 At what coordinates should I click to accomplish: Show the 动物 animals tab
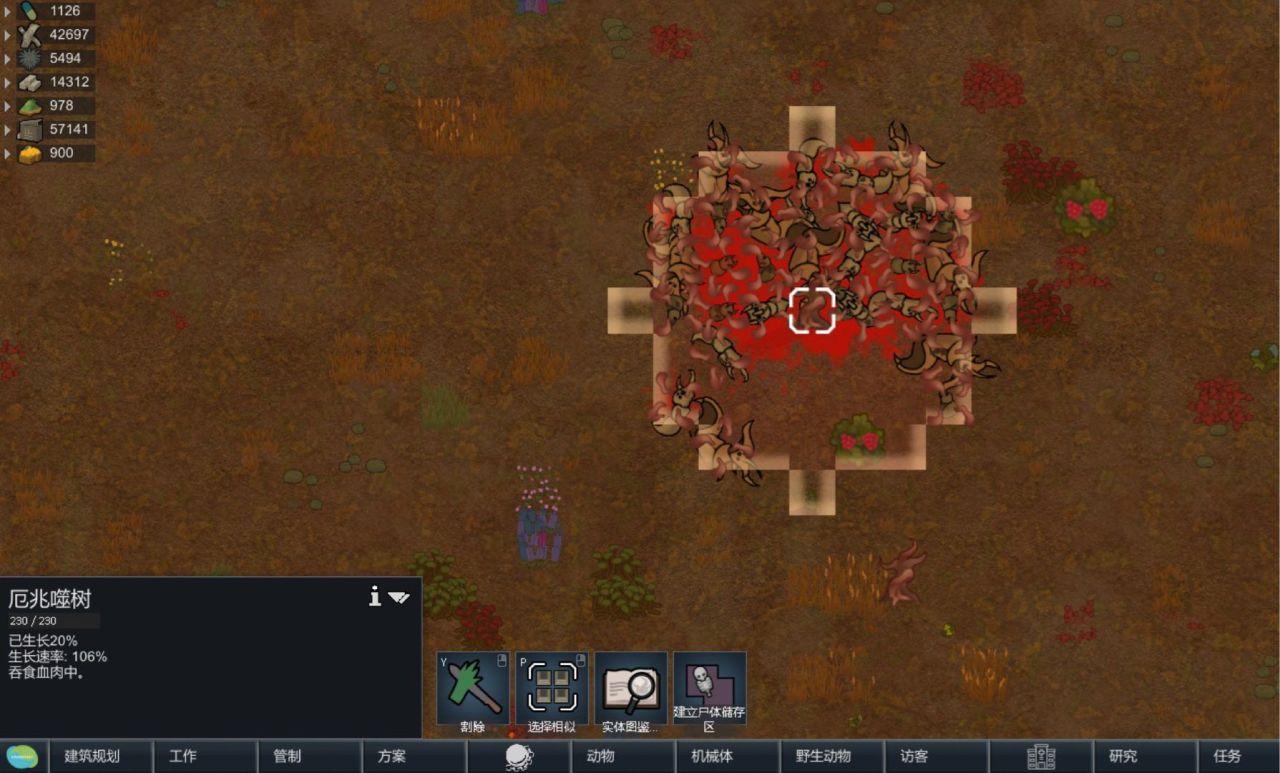point(600,756)
